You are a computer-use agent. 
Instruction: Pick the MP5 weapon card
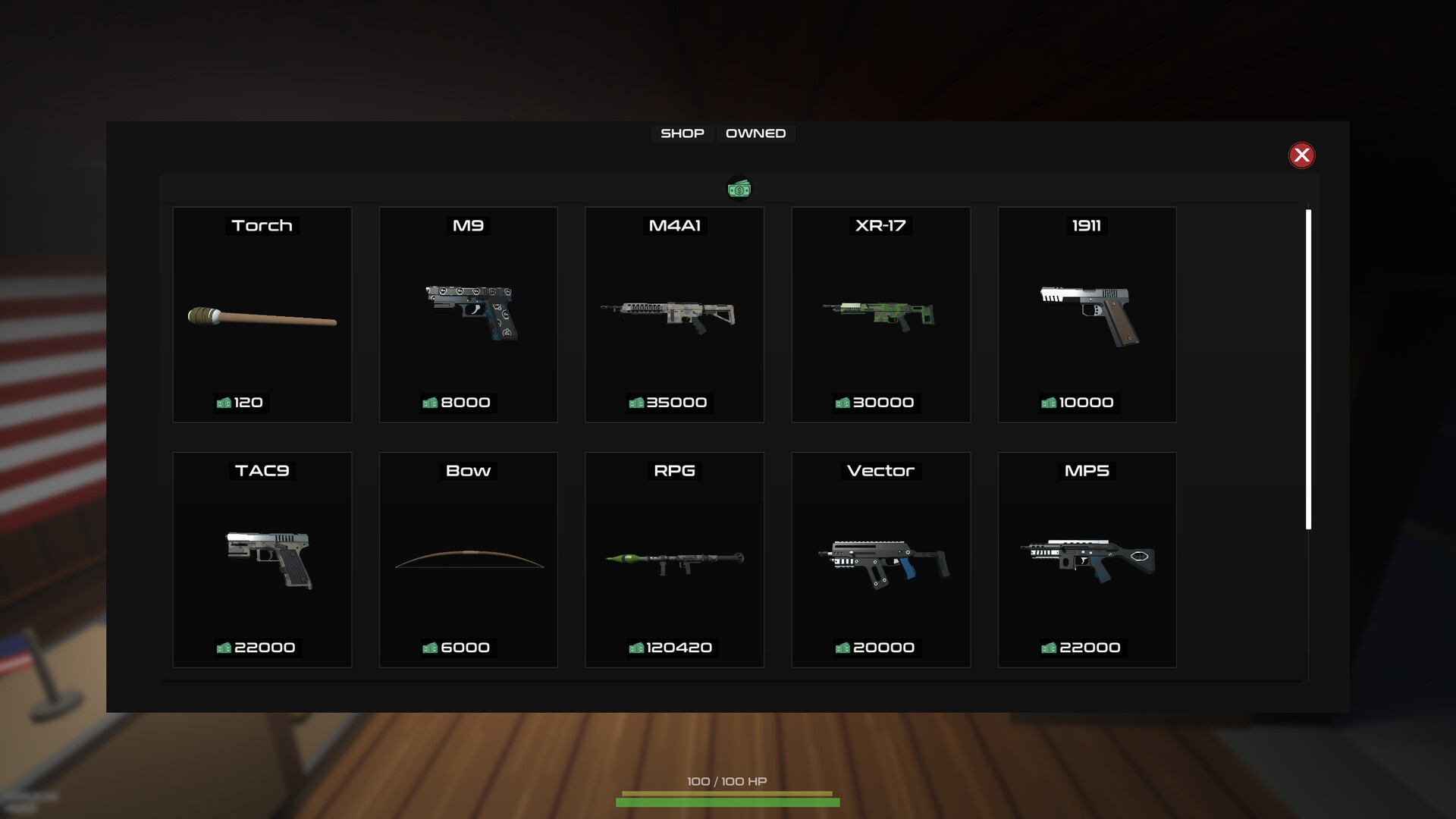(x=1087, y=560)
